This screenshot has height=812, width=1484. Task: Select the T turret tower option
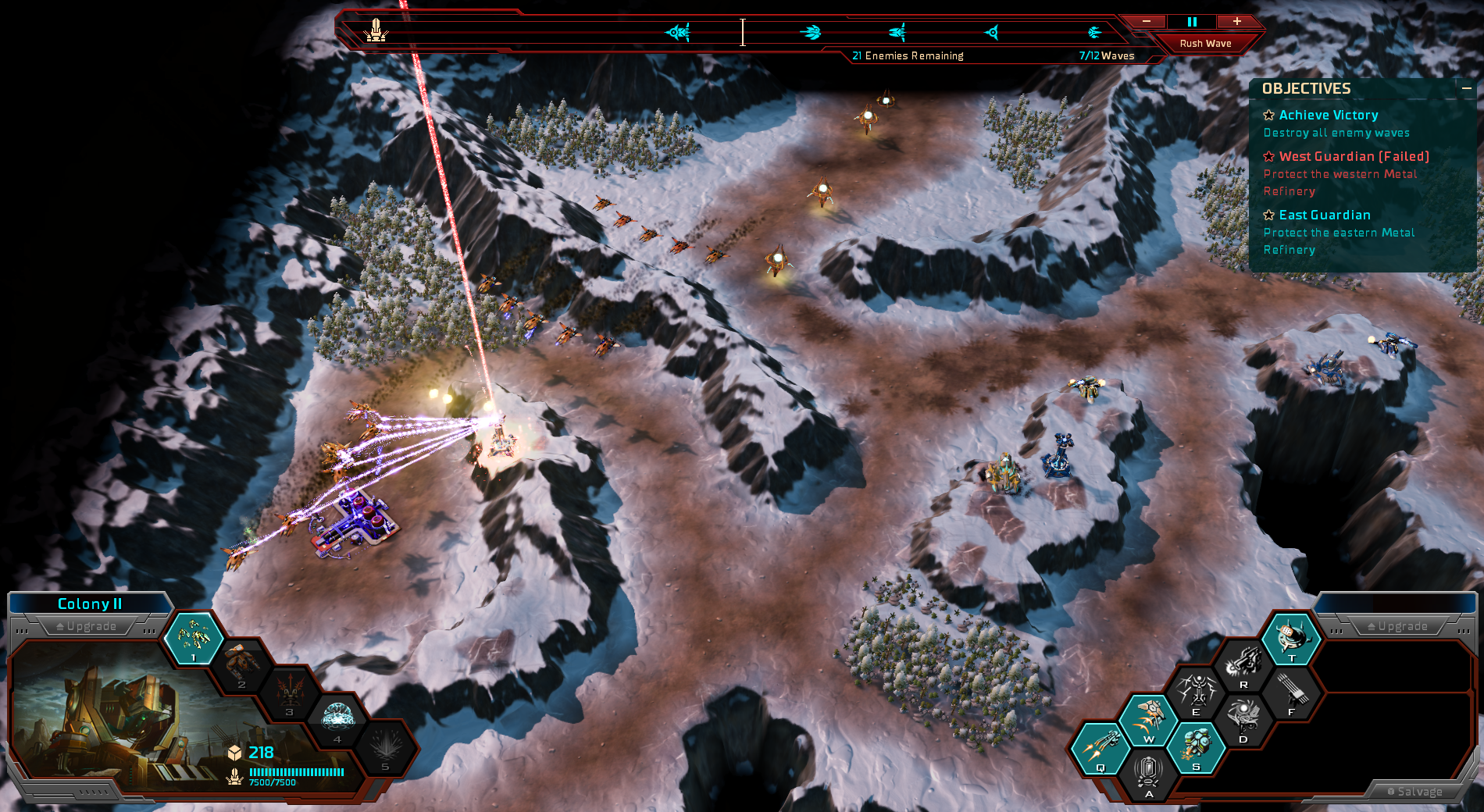pos(1292,638)
